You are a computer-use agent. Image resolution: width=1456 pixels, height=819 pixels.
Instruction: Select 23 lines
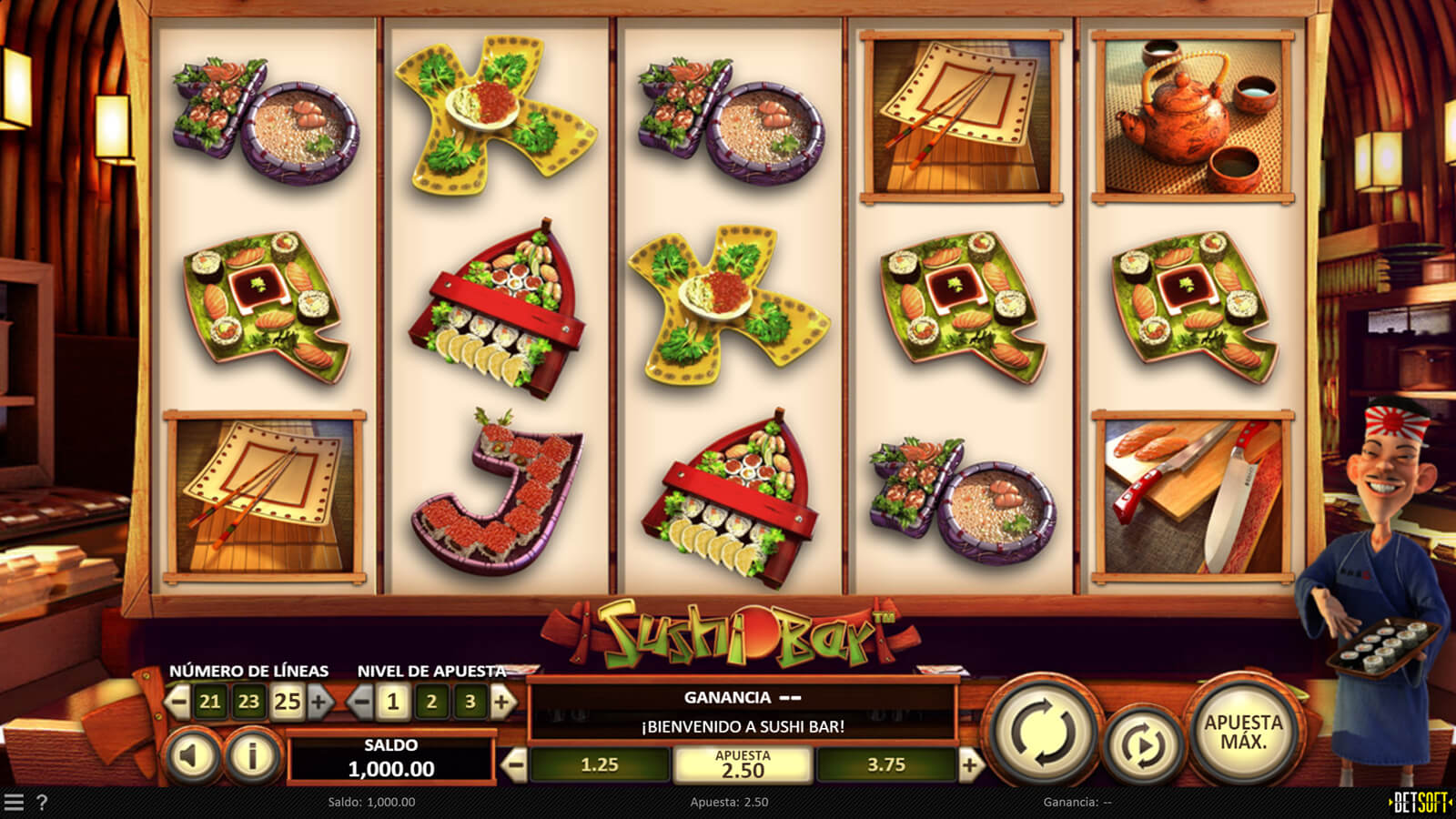[x=248, y=702]
